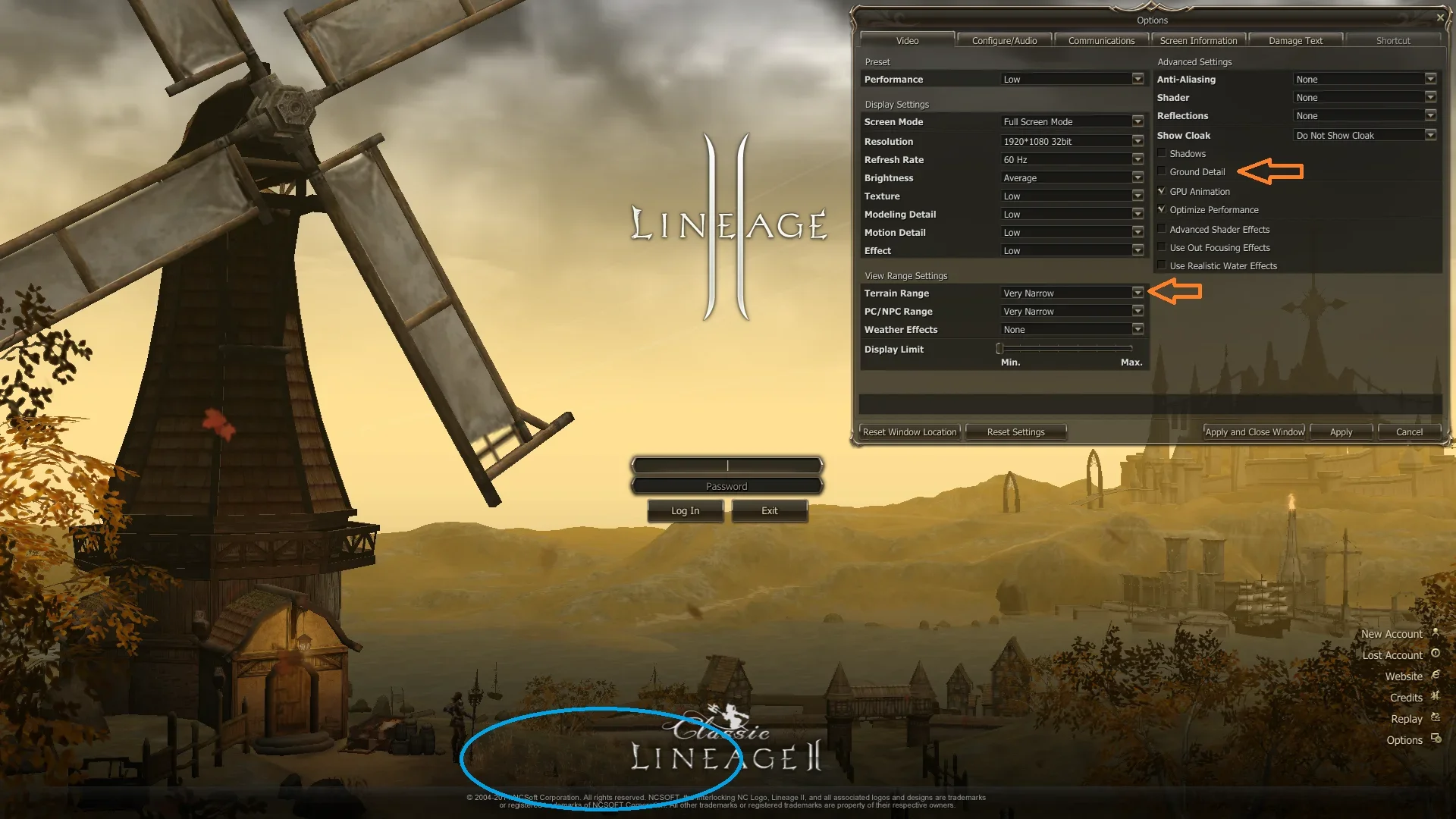Open the Communications tab
This screenshot has height=819, width=1456.
[1101, 41]
